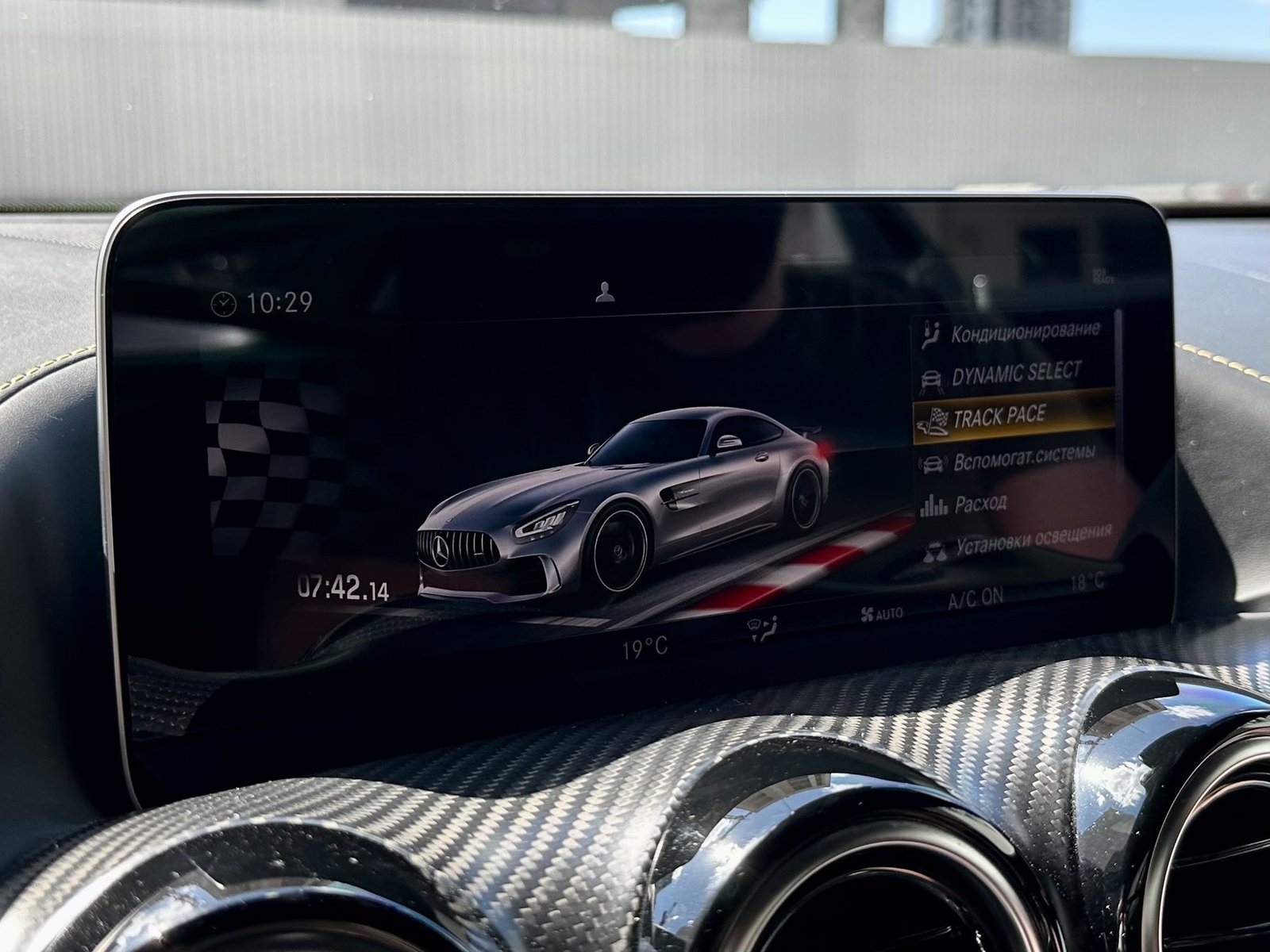Click the menu list scrollbar
The width and height of the screenshot is (1270, 952).
point(1119,397)
